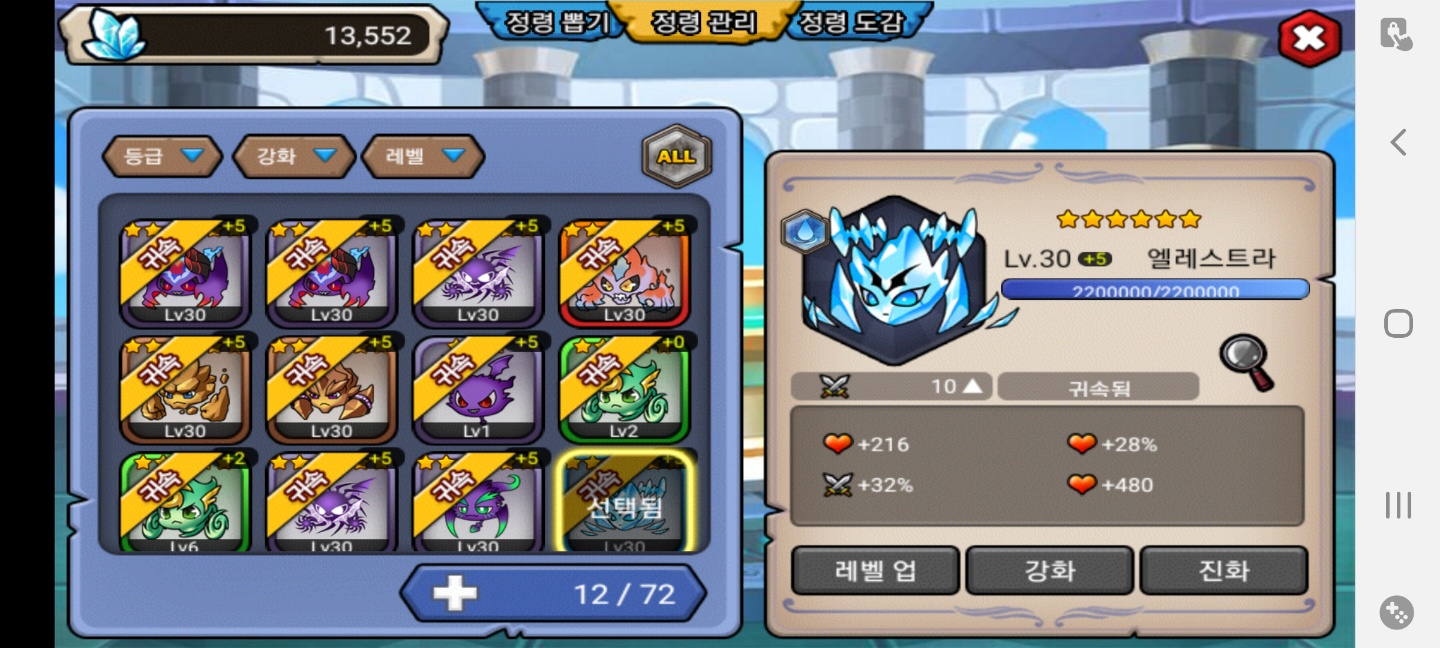Select the orange-framed fire spirit card
The image size is (1440, 648).
click(624, 273)
